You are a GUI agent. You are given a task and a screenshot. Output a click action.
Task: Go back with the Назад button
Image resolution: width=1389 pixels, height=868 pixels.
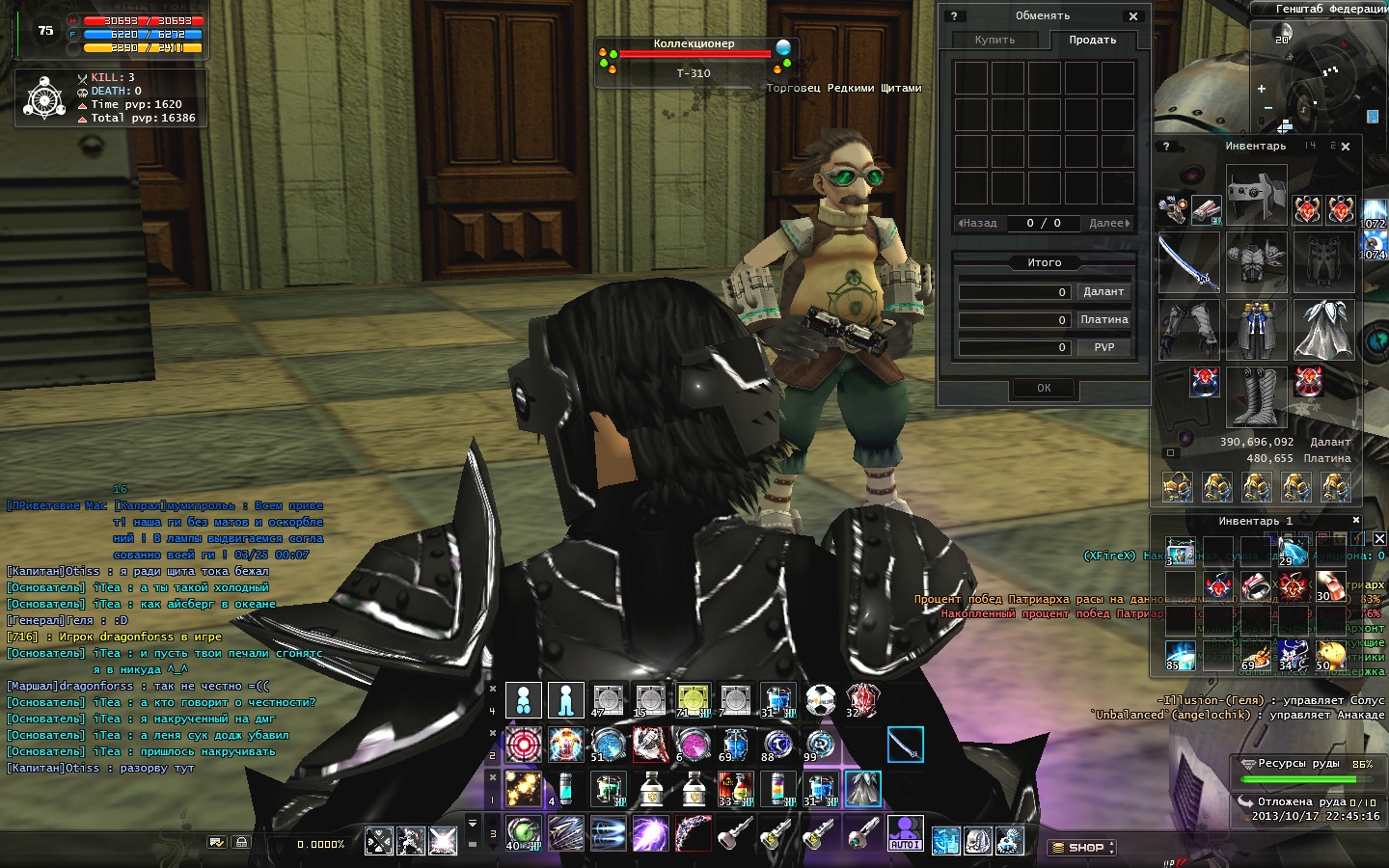tap(978, 223)
